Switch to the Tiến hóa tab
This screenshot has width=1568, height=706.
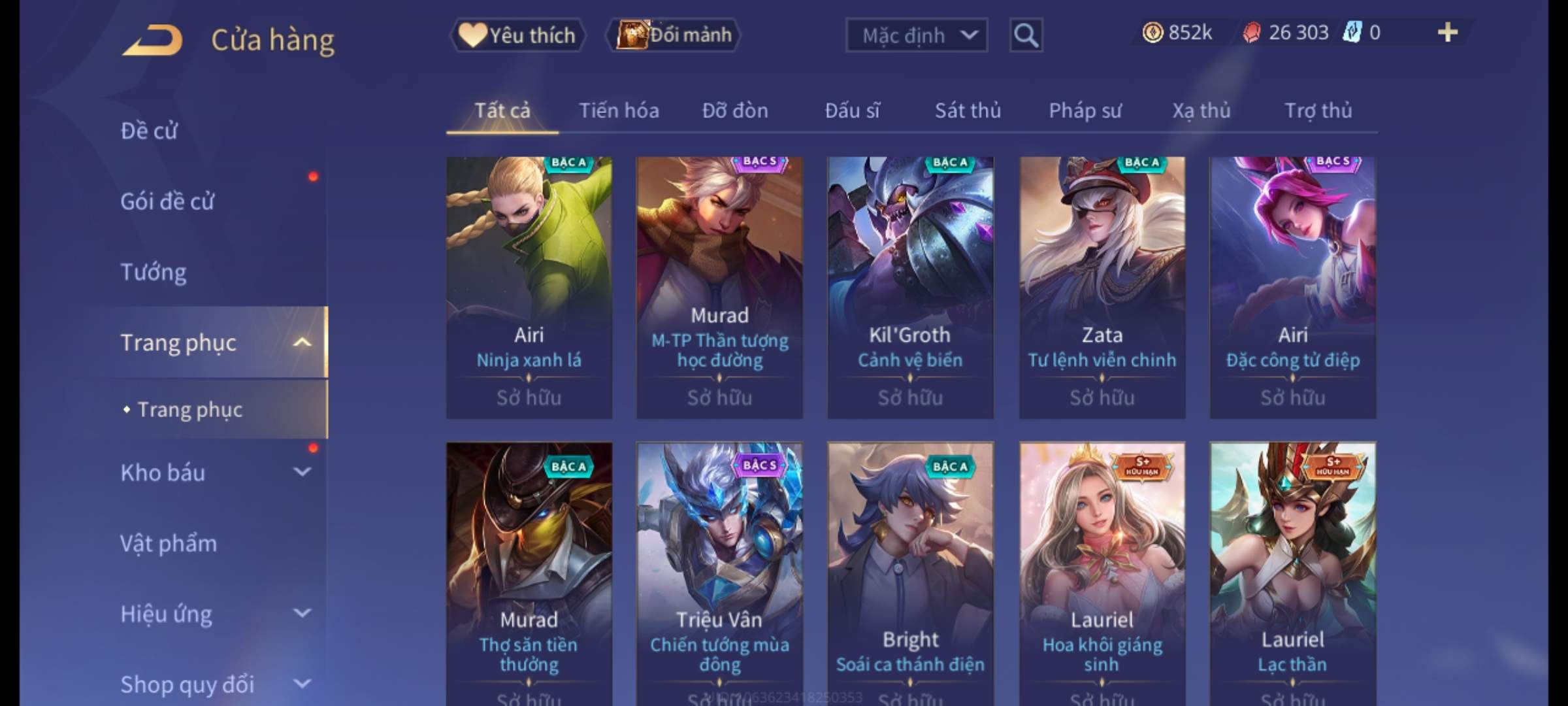coord(619,110)
